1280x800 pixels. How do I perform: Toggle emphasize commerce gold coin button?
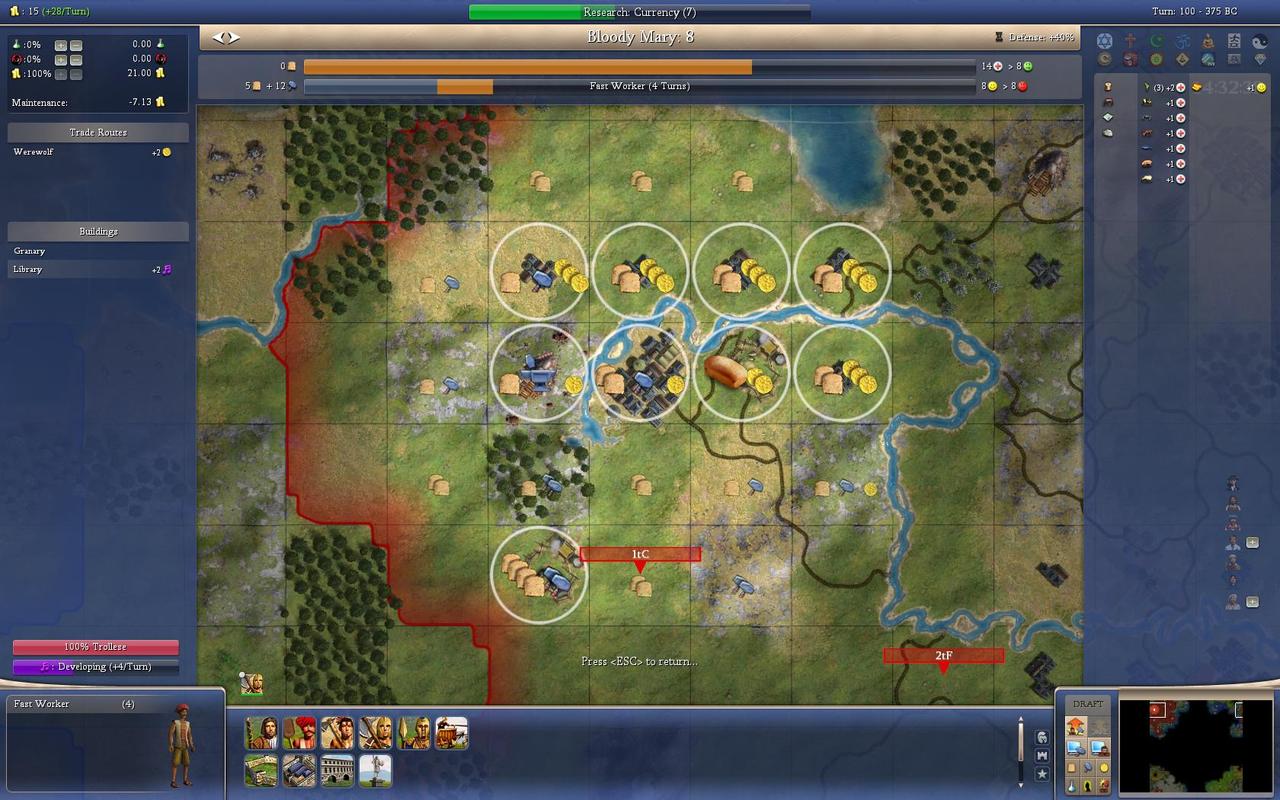[x=1103, y=768]
